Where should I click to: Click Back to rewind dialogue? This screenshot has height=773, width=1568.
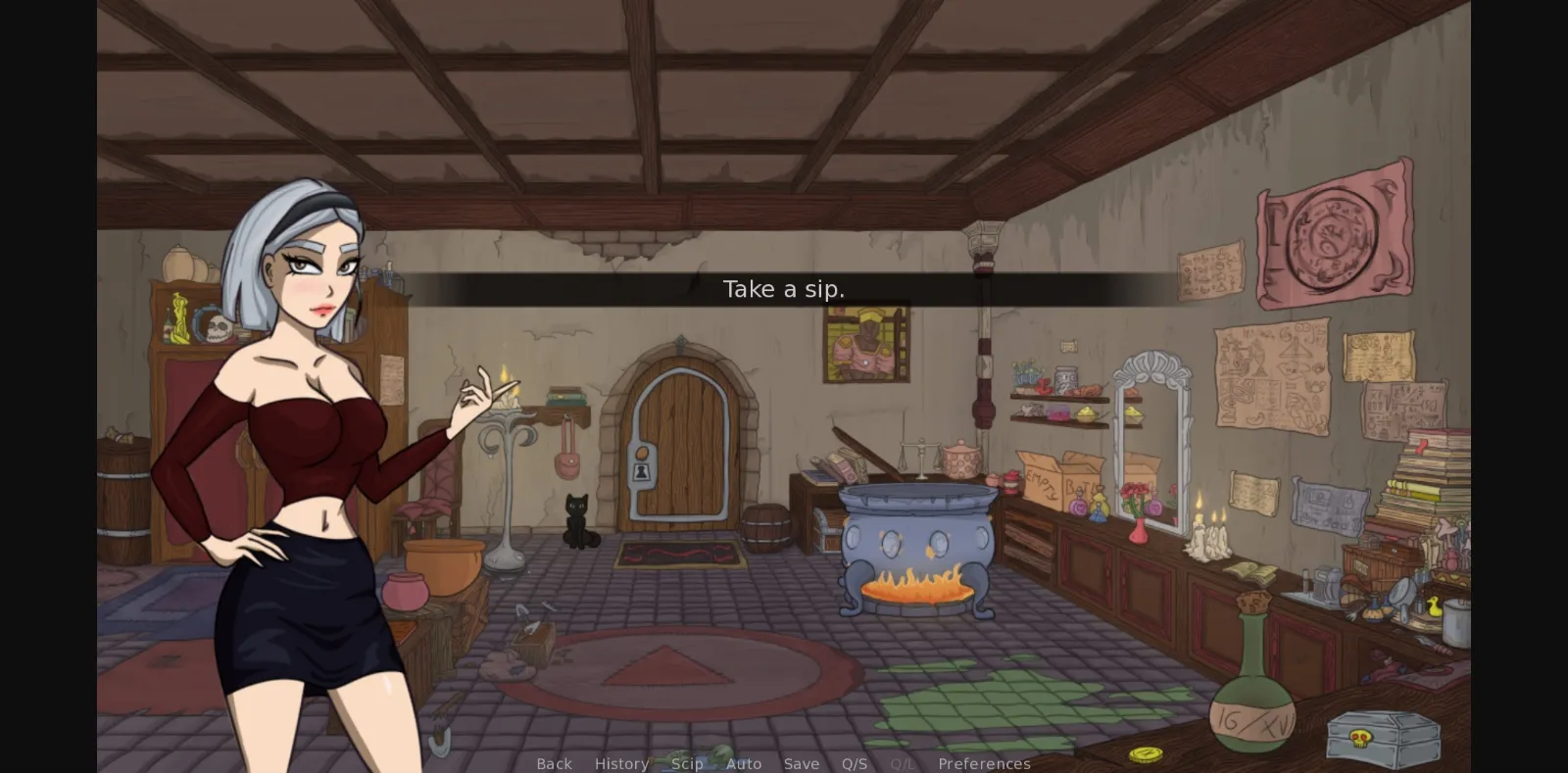(554, 763)
